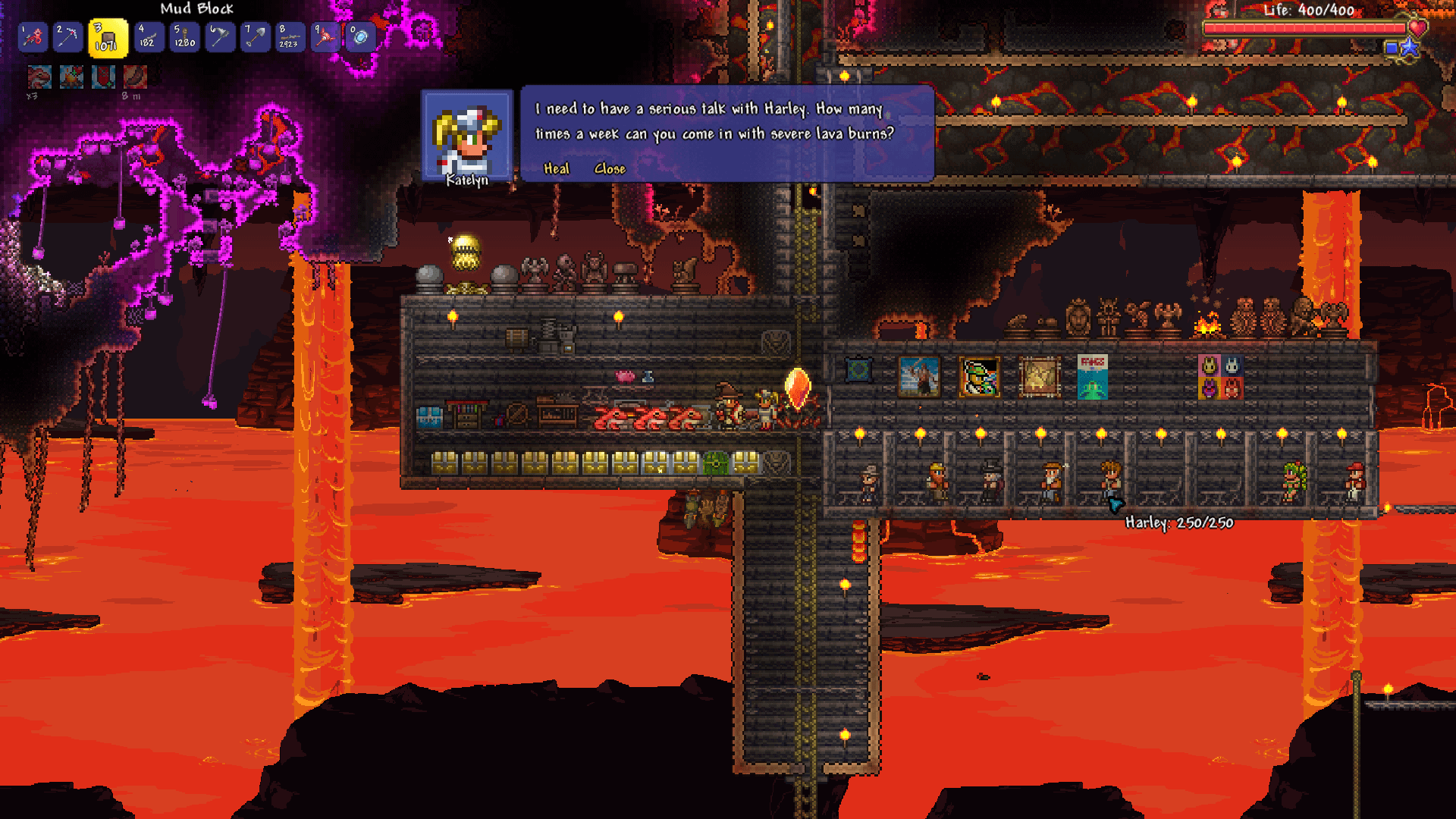Close the nurse dialogue box

coord(610,169)
